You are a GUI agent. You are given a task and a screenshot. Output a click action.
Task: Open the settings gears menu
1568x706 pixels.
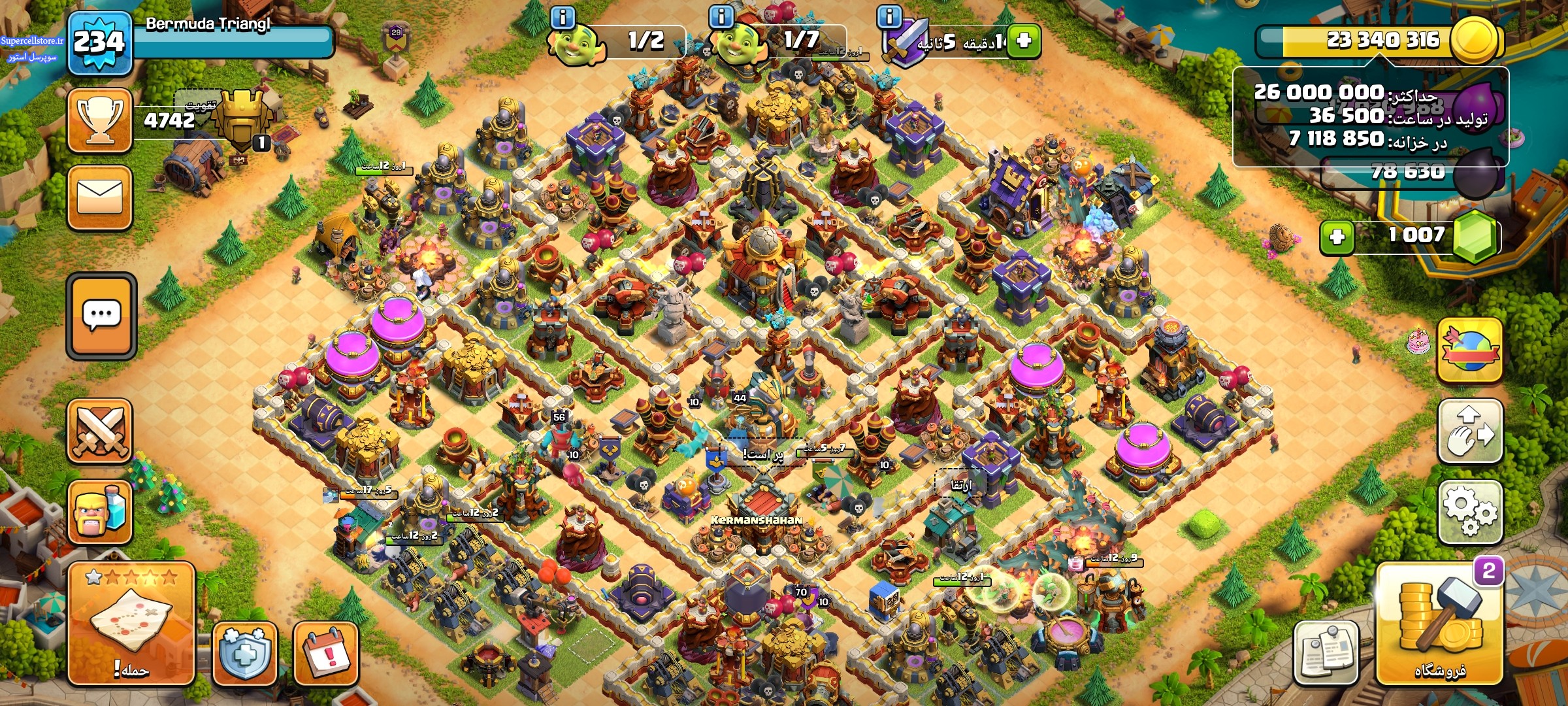pos(1470,513)
